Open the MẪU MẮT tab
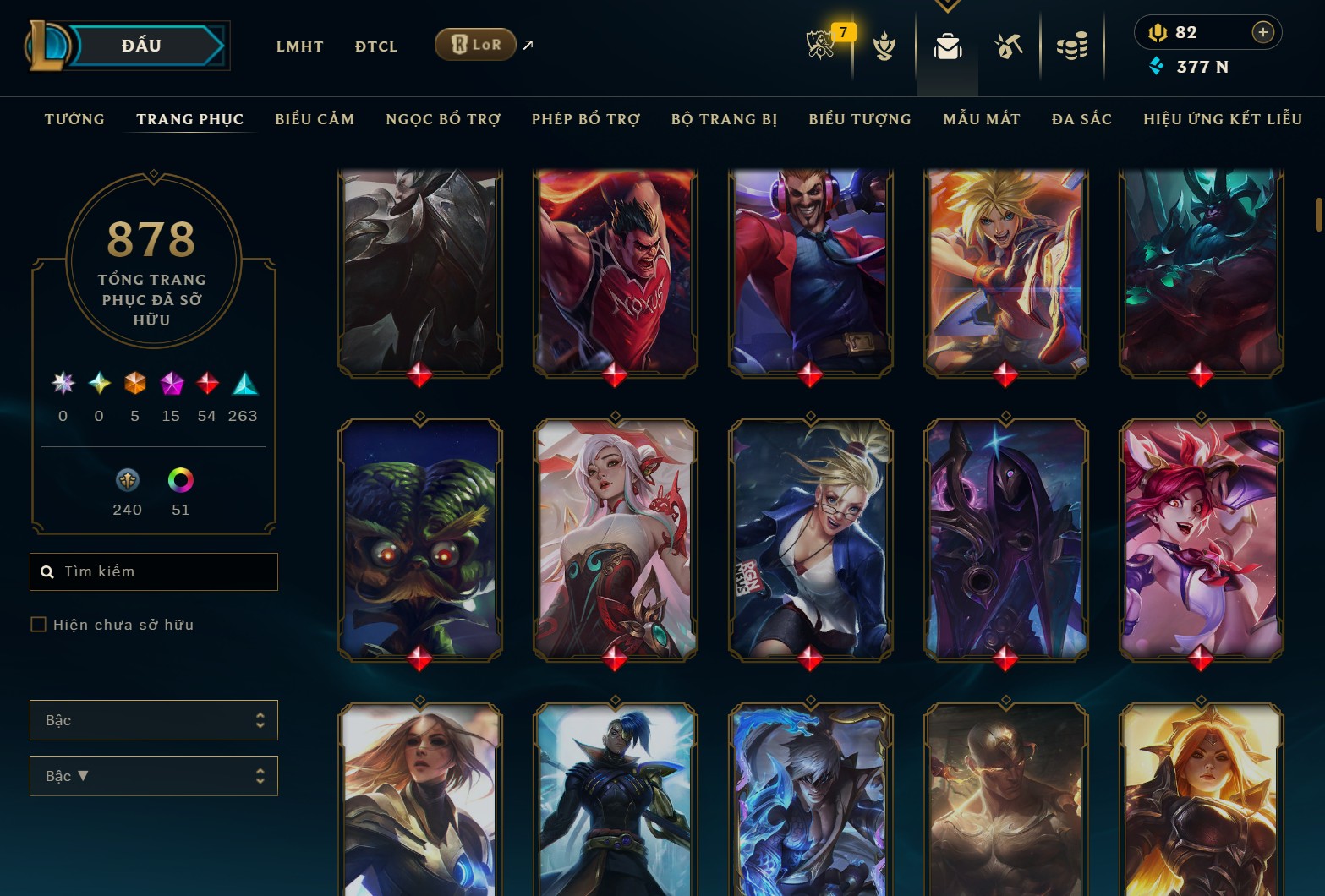Viewport: 1325px width, 896px height. tap(982, 119)
